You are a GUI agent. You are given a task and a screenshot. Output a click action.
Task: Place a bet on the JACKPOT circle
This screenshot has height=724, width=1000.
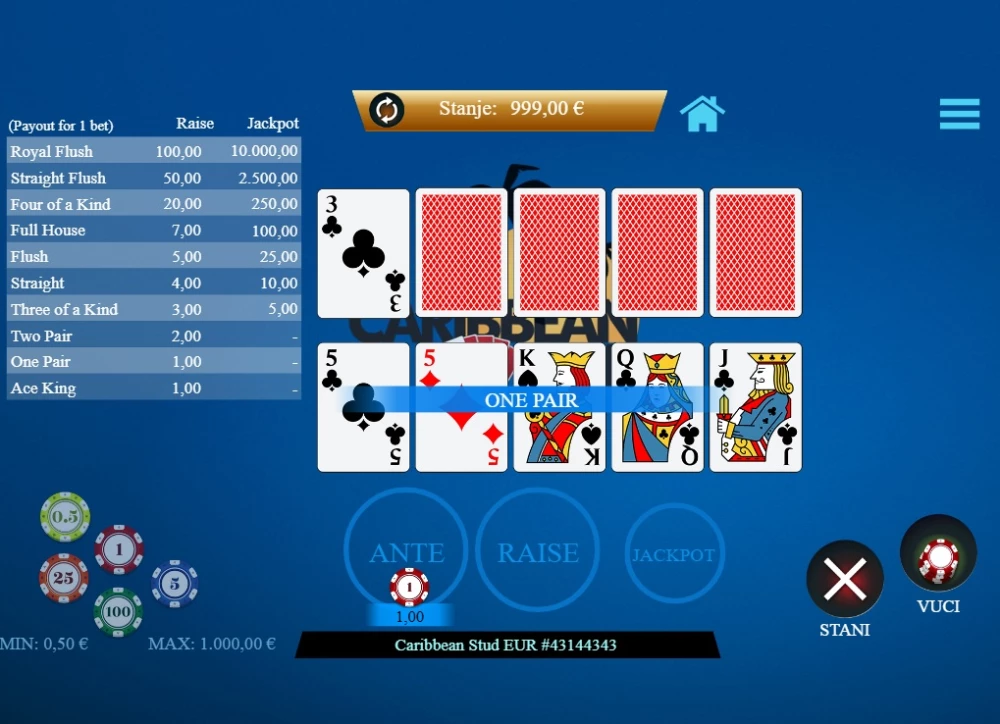click(674, 554)
